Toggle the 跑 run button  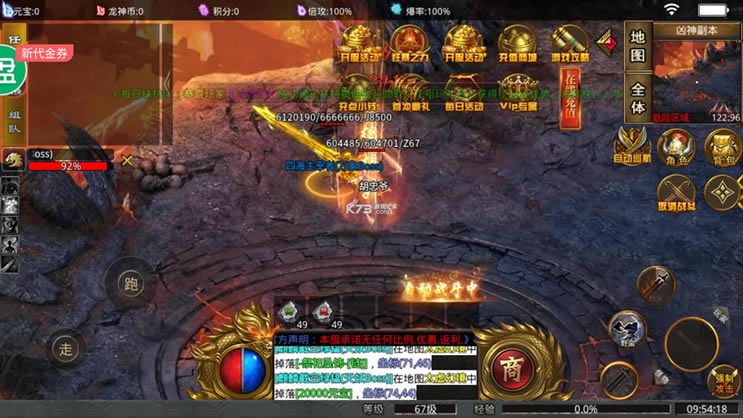(x=132, y=285)
